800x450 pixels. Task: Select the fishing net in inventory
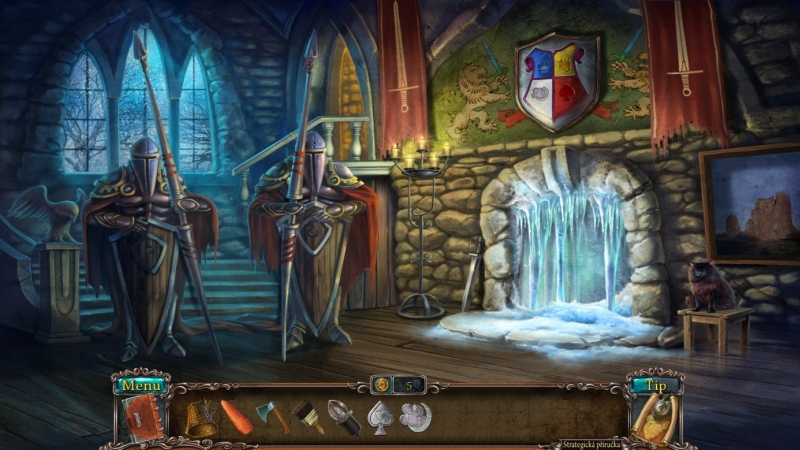[201, 416]
